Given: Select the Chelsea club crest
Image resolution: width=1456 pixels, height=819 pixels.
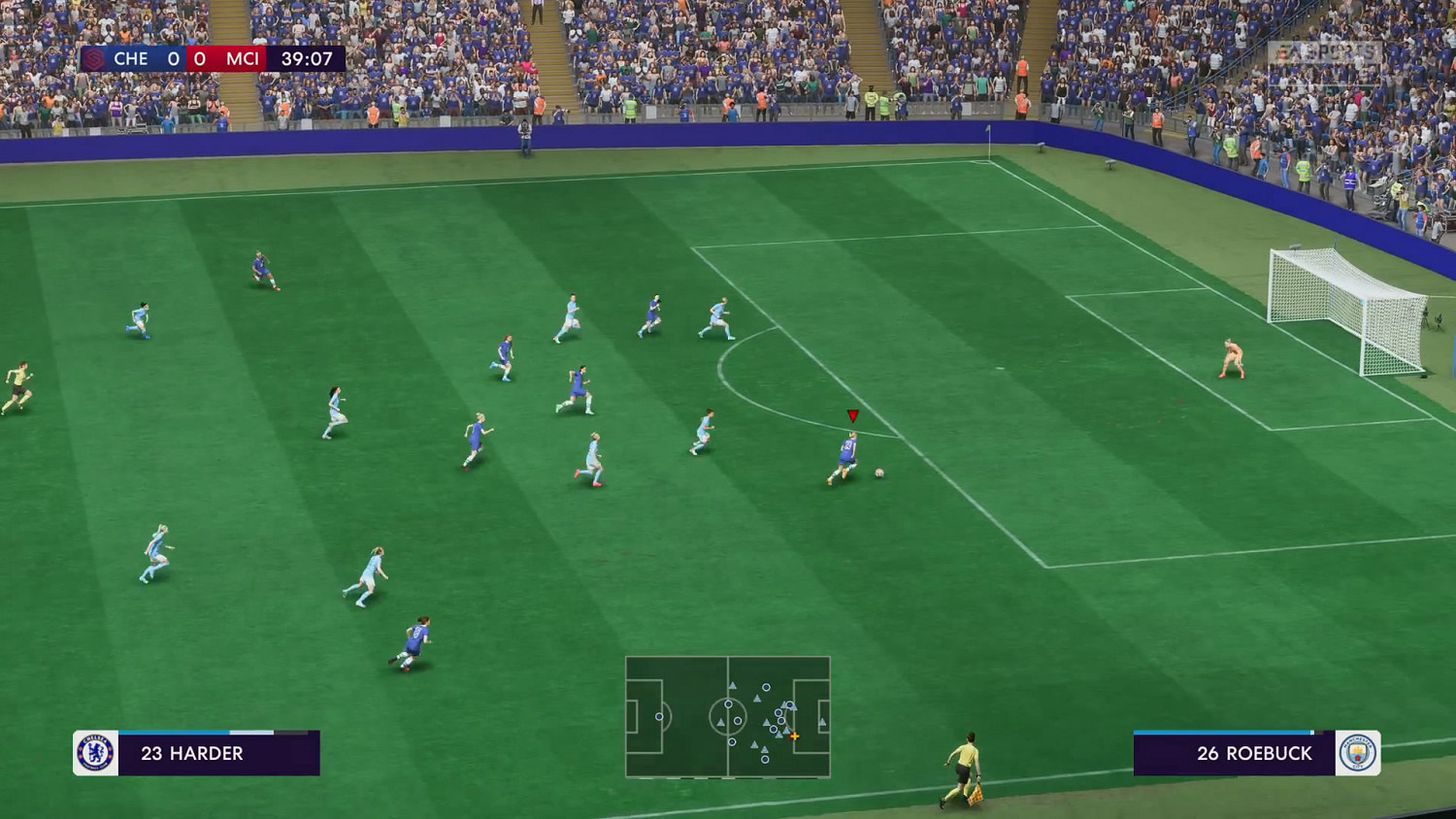Looking at the screenshot, I should [94, 753].
